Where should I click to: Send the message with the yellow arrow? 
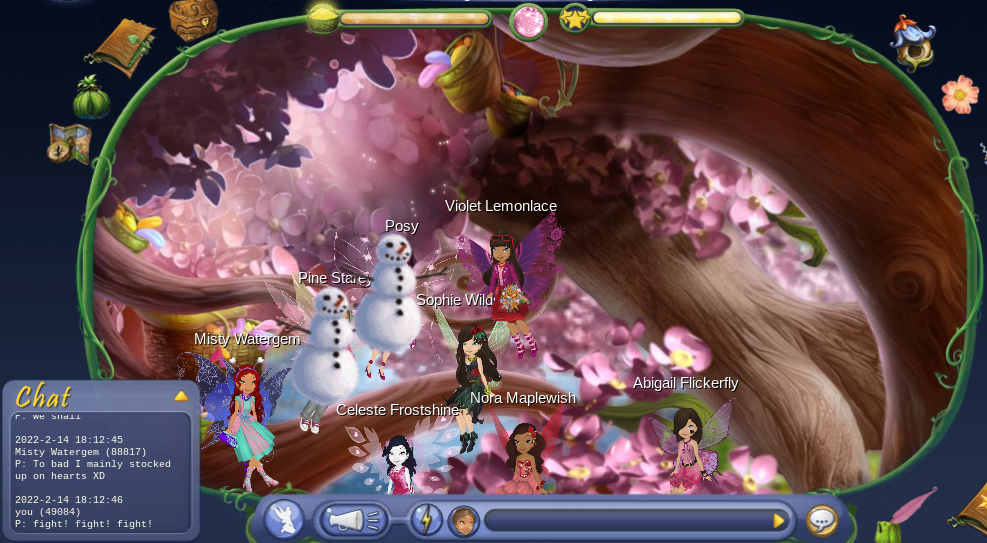click(779, 520)
